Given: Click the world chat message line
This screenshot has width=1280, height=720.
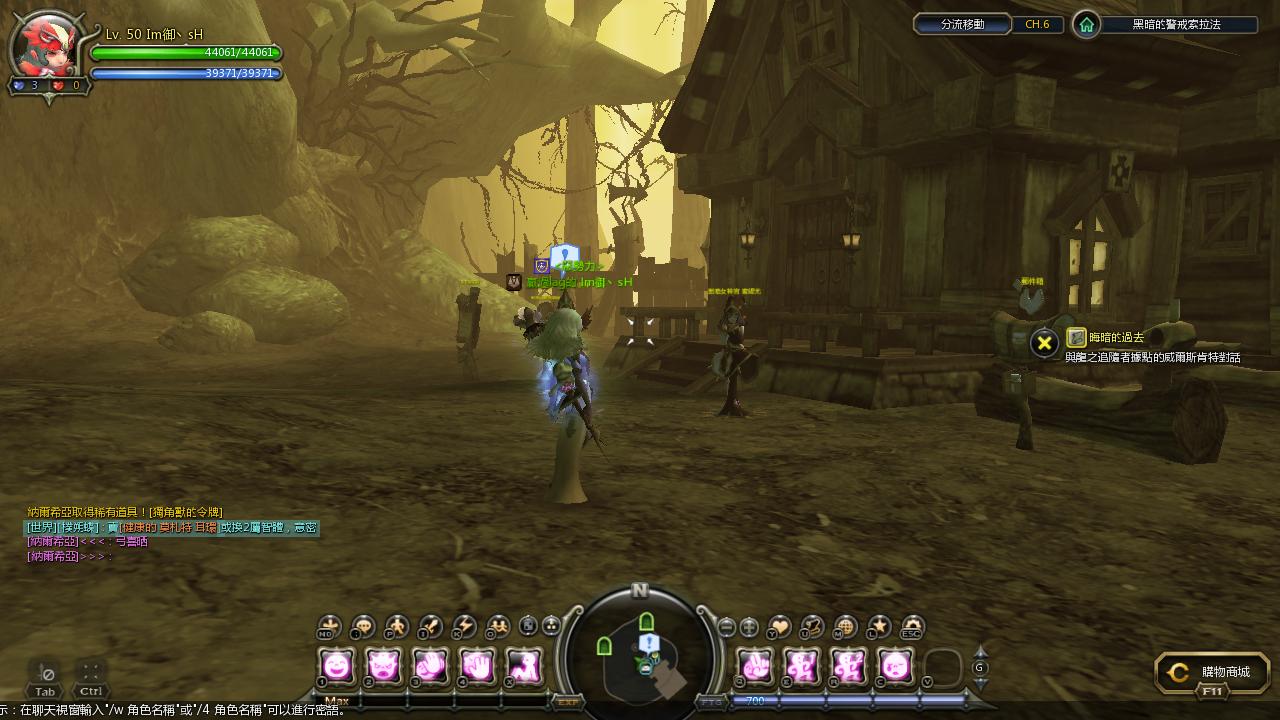Looking at the screenshot, I should (172, 527).
